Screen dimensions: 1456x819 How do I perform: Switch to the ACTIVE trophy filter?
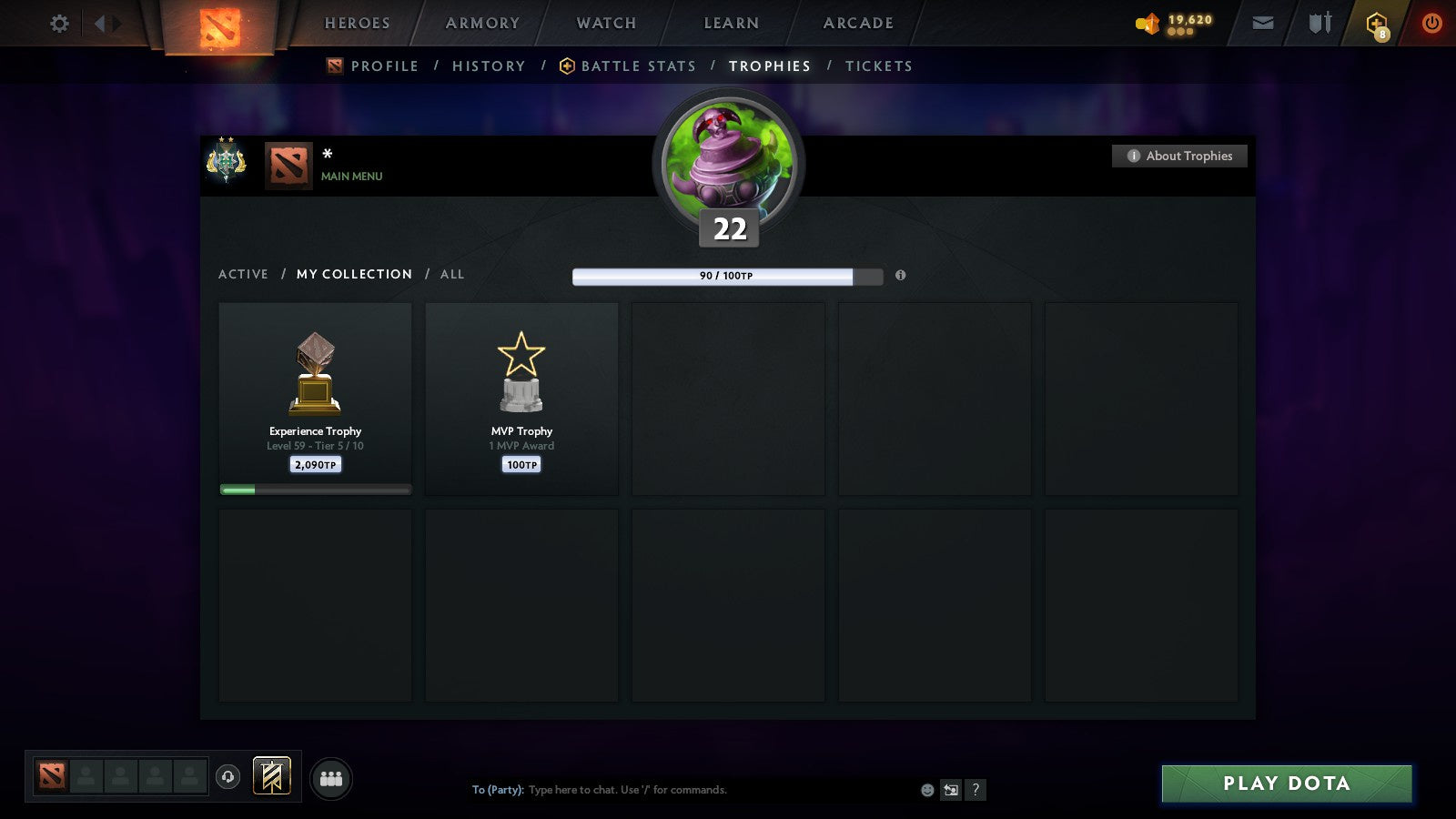click(x=243, y=274)
